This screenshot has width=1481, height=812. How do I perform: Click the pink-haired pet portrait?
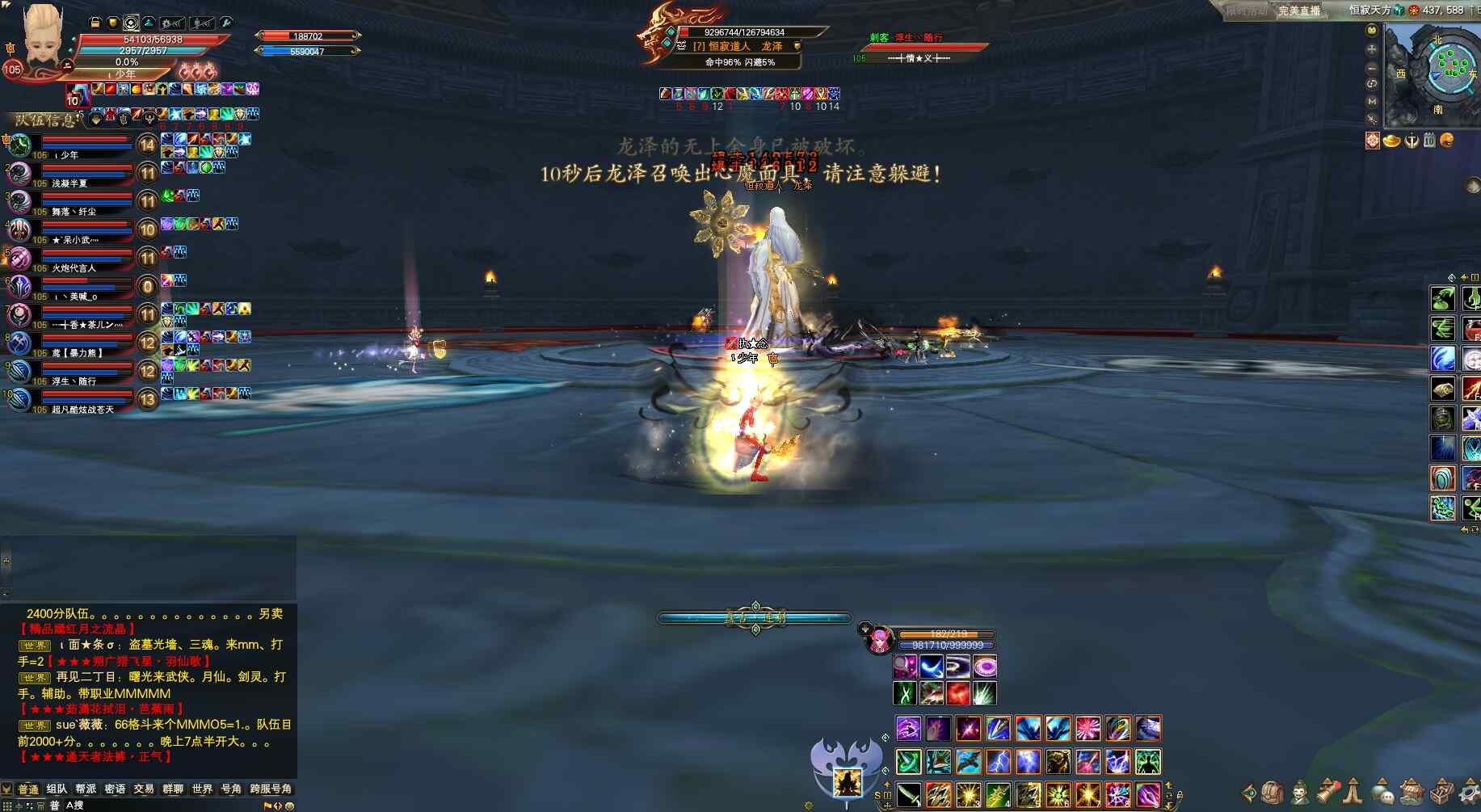pos(878,640)
